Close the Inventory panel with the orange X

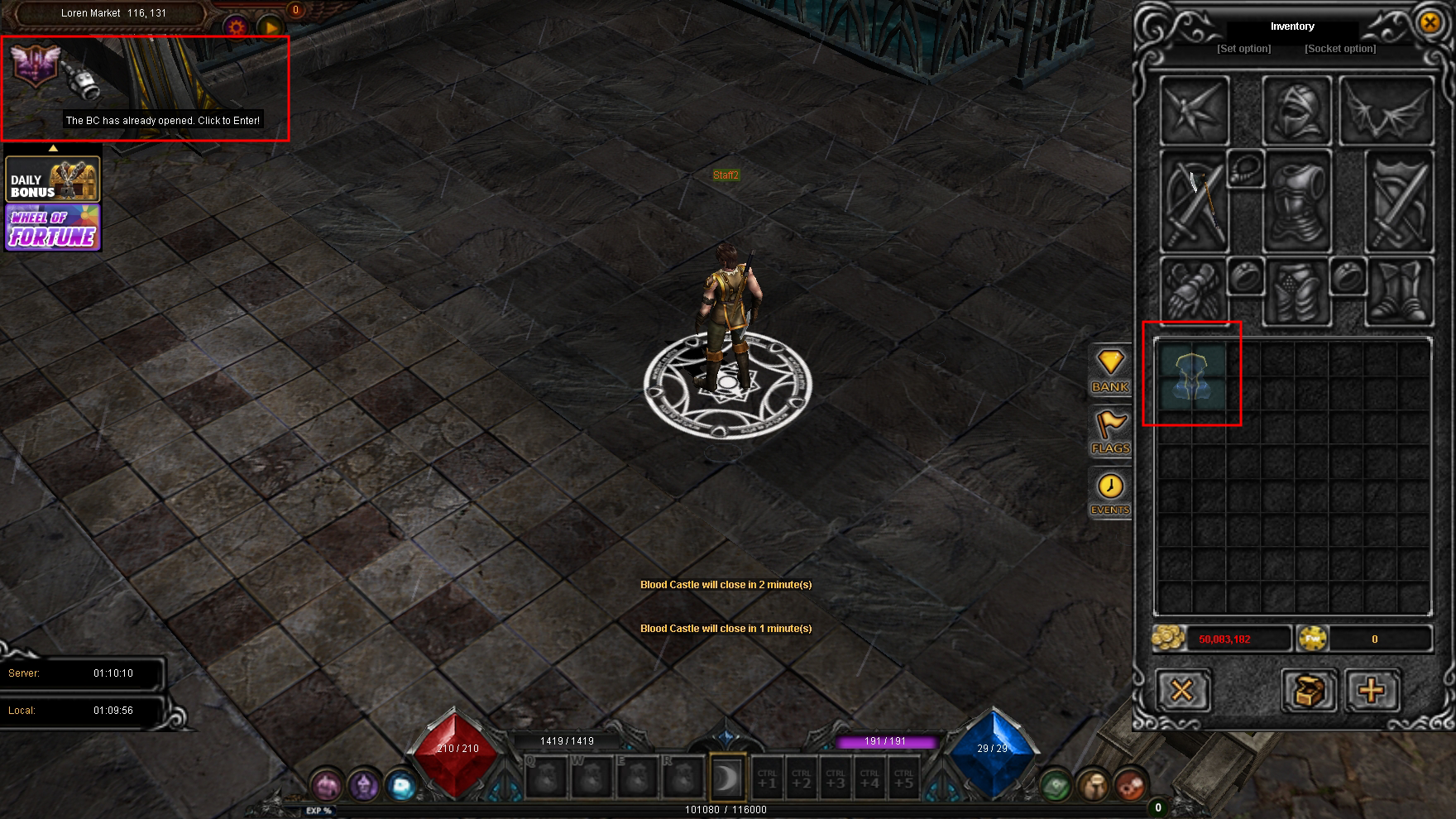[x=1430, y=23]
